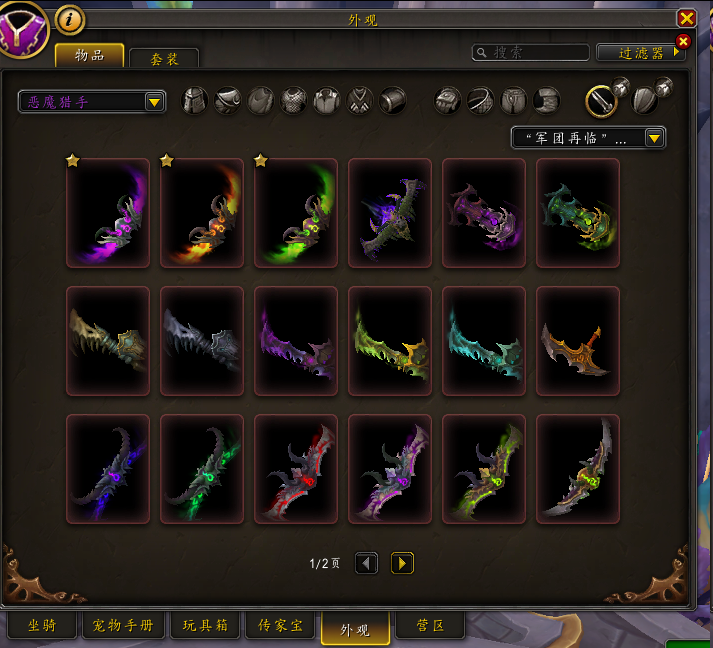Pick the orange flame starred warglaive appearance

pyautogui.click(x=202, y=213)
